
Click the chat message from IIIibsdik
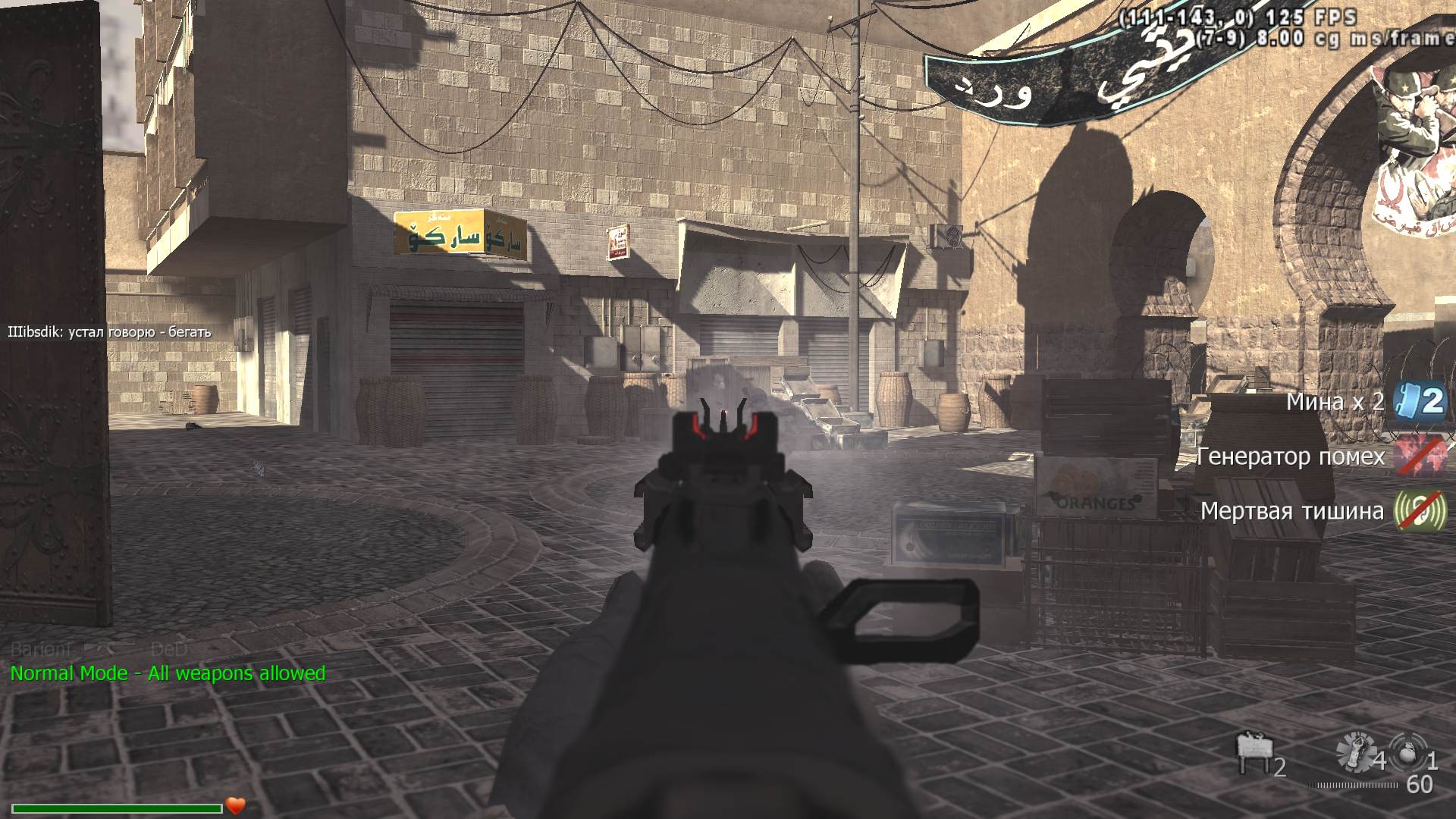[109, 332]
